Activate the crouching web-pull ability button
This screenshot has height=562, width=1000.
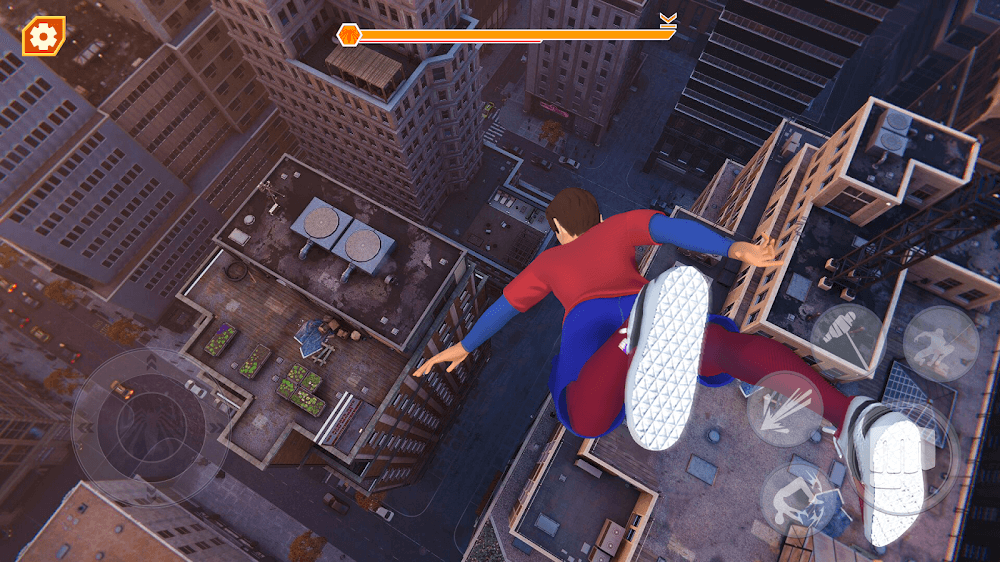(941, 344)
